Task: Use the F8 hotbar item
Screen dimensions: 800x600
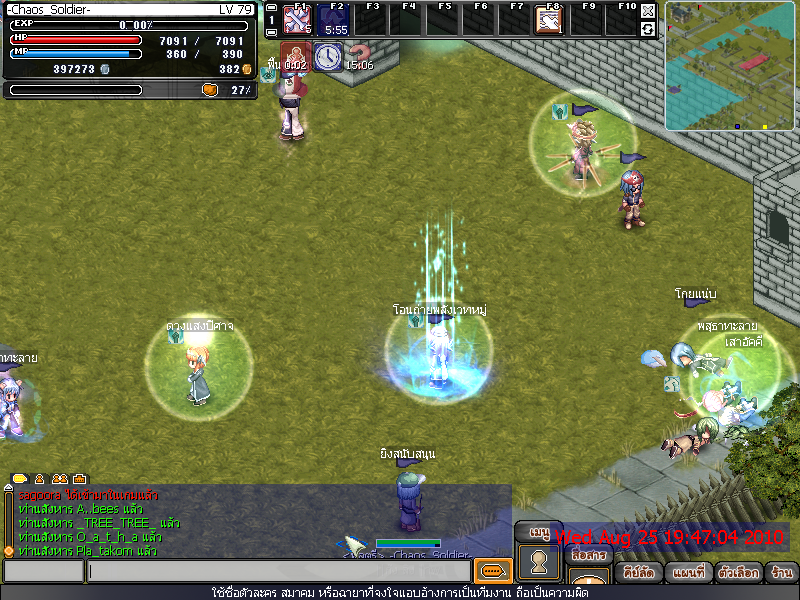Action: point(548,19)
